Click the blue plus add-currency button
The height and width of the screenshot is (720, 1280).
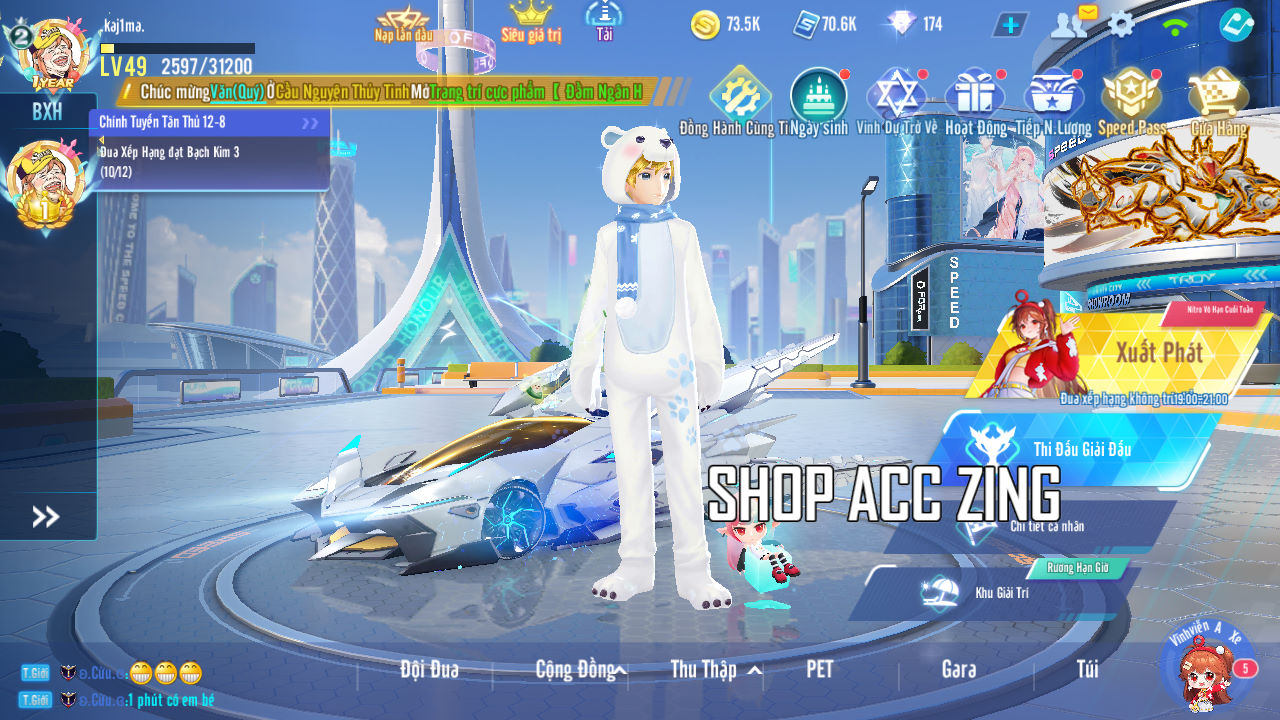pyautogui.click(x=1010, y=24)
